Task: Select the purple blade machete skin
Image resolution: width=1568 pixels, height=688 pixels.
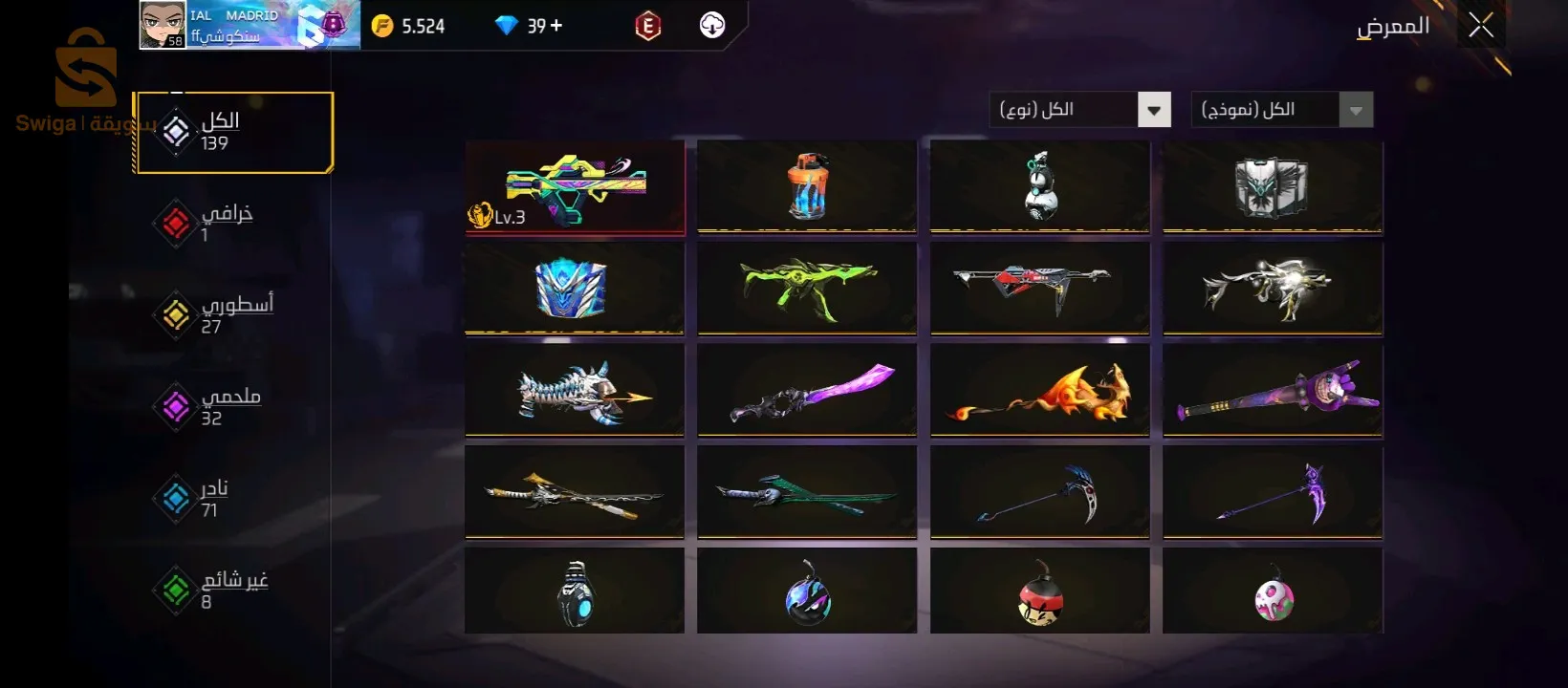Action: tap(807, 390)
